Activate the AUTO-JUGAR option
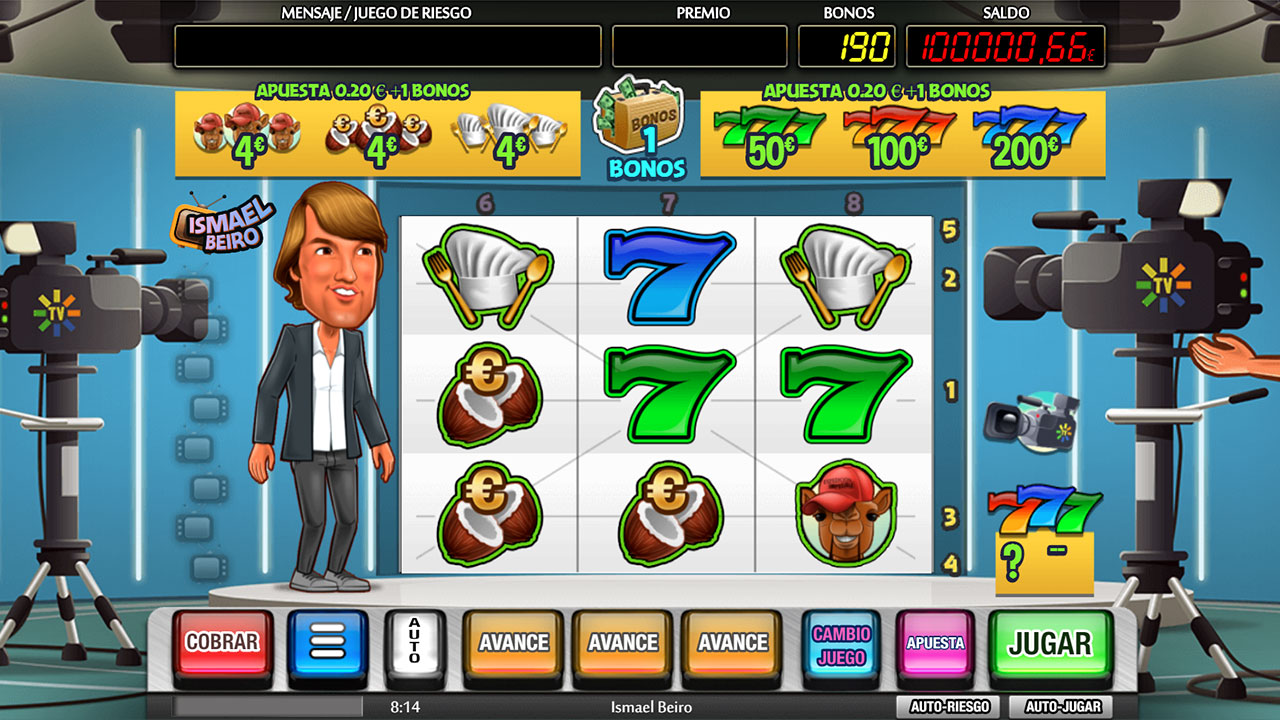Screen dimensions: 1280x720 pos(1060,706)
